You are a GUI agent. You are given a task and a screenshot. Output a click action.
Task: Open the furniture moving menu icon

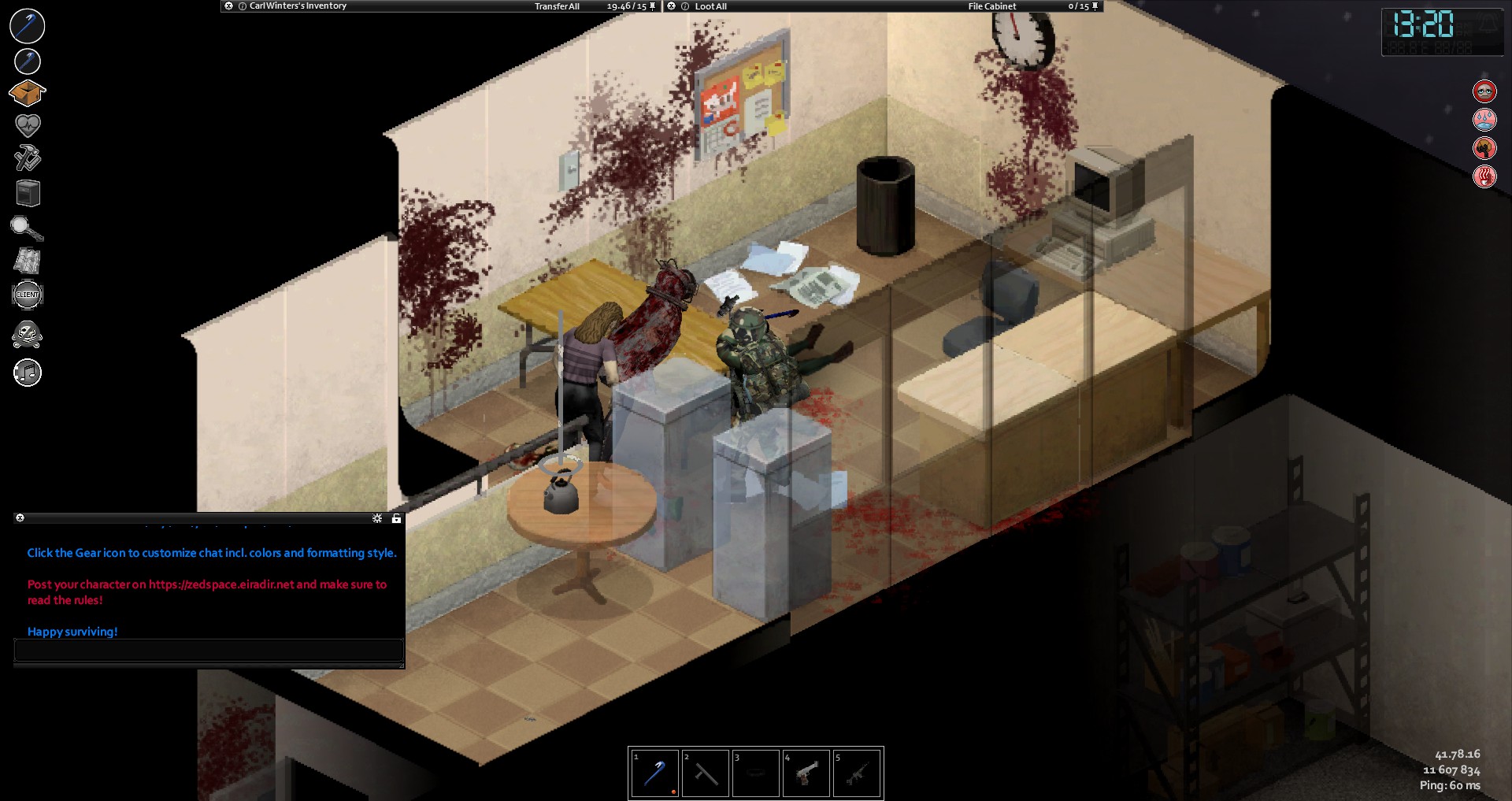[28, 193]
